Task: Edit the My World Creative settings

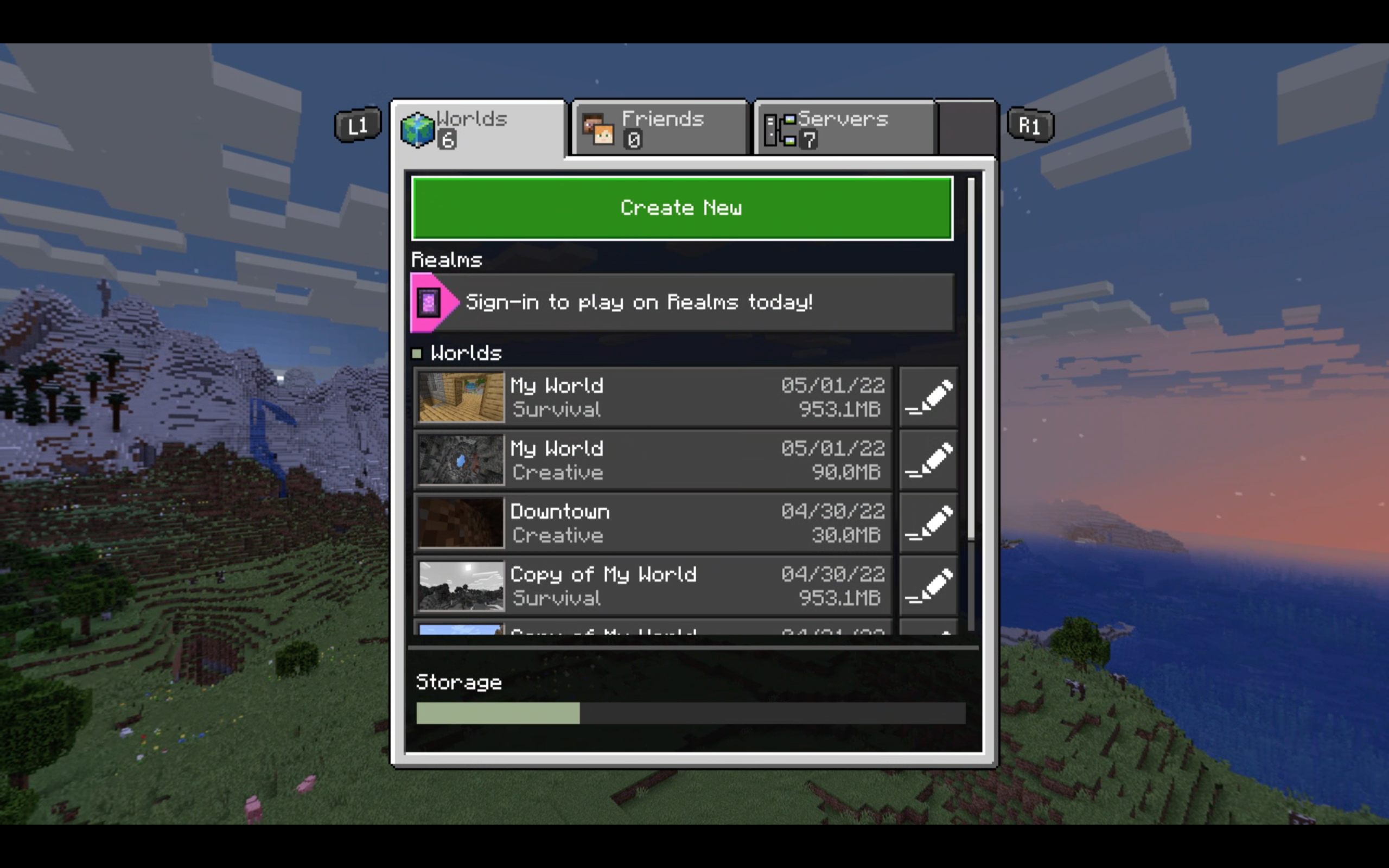Action: pyautogui.click(x=928, y=461)
